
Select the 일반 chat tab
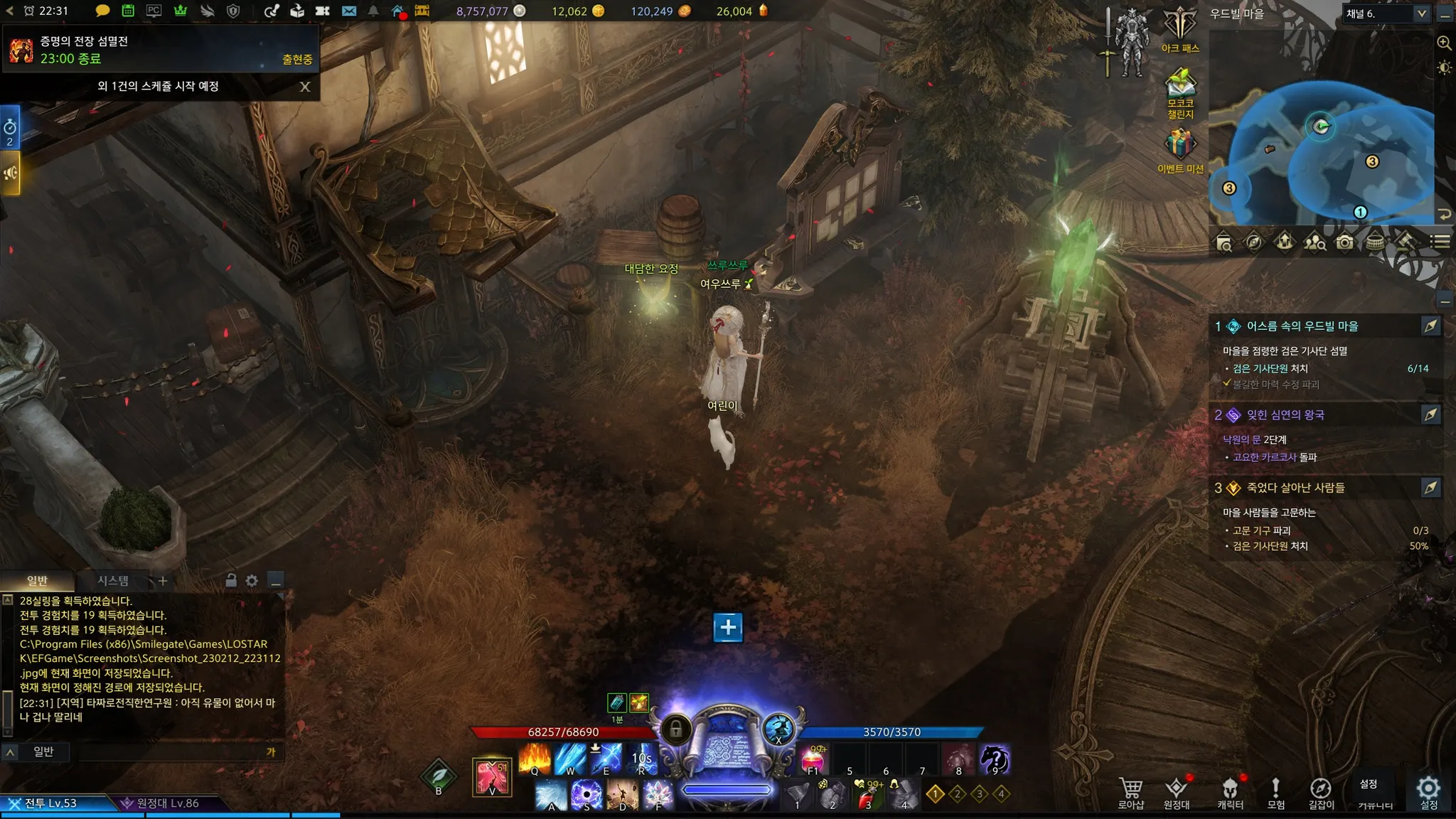pyautogui.click(x=37, y=581)
